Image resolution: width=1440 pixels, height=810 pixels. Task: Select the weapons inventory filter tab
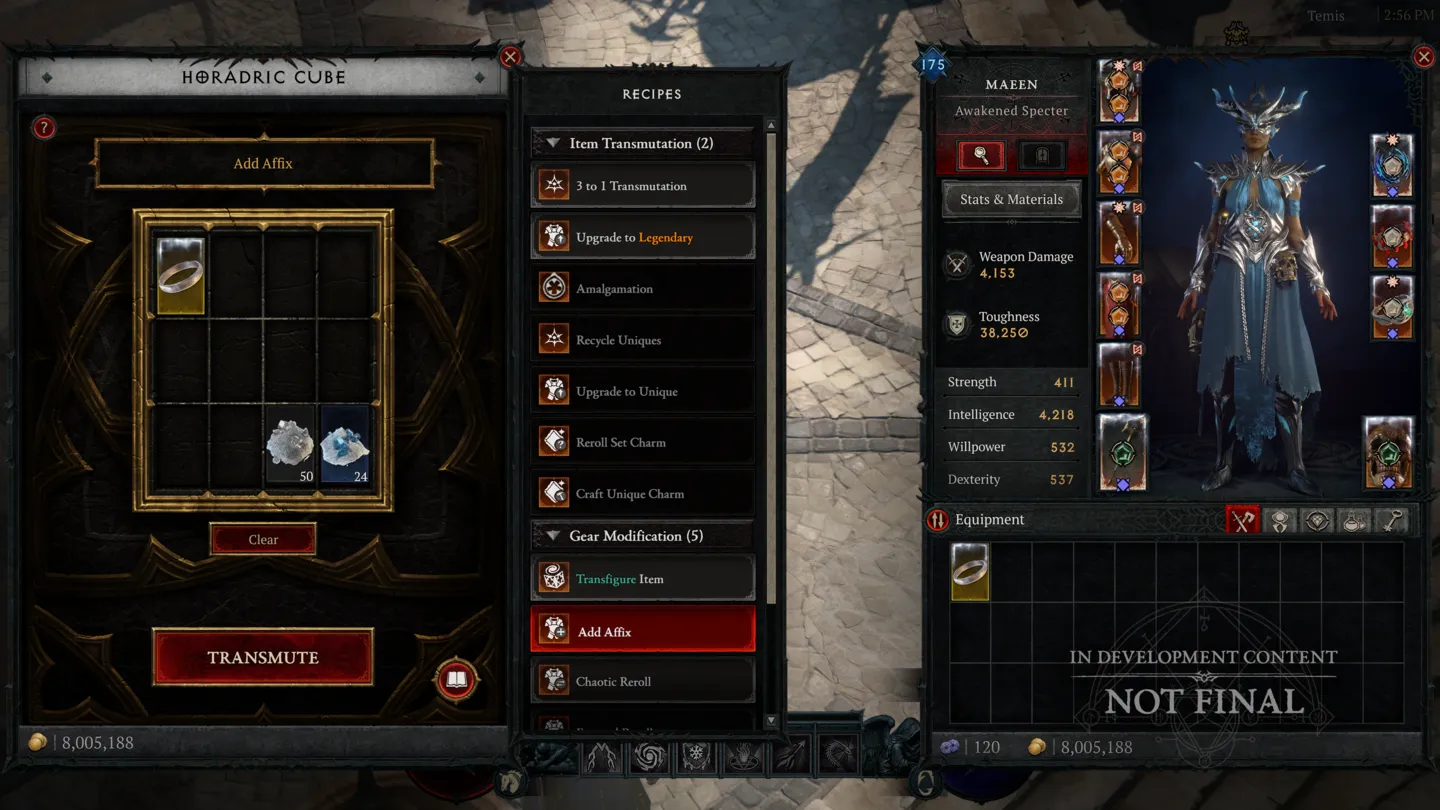click(1243, 520)
